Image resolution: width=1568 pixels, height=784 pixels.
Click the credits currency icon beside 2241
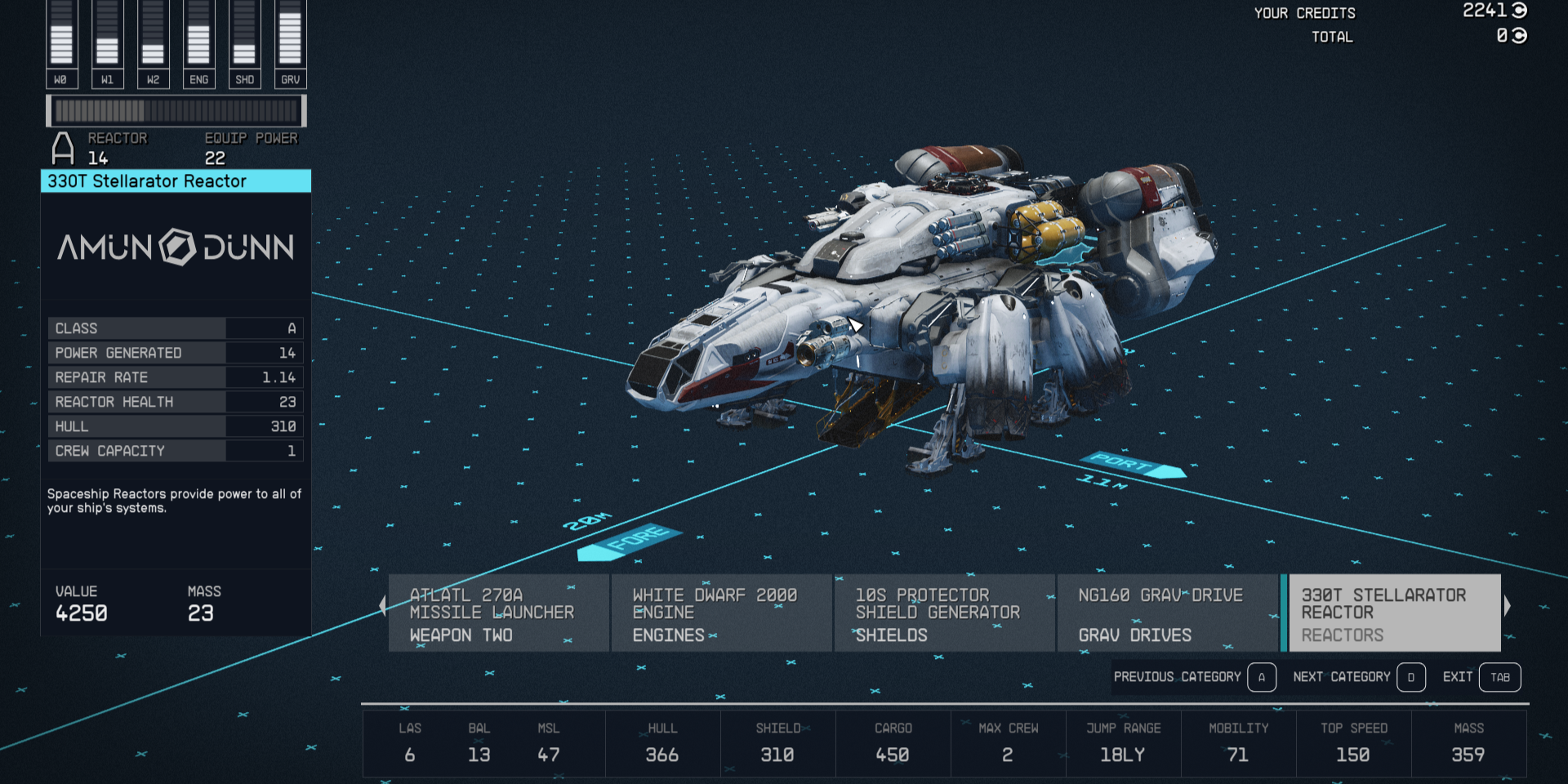1519,11
